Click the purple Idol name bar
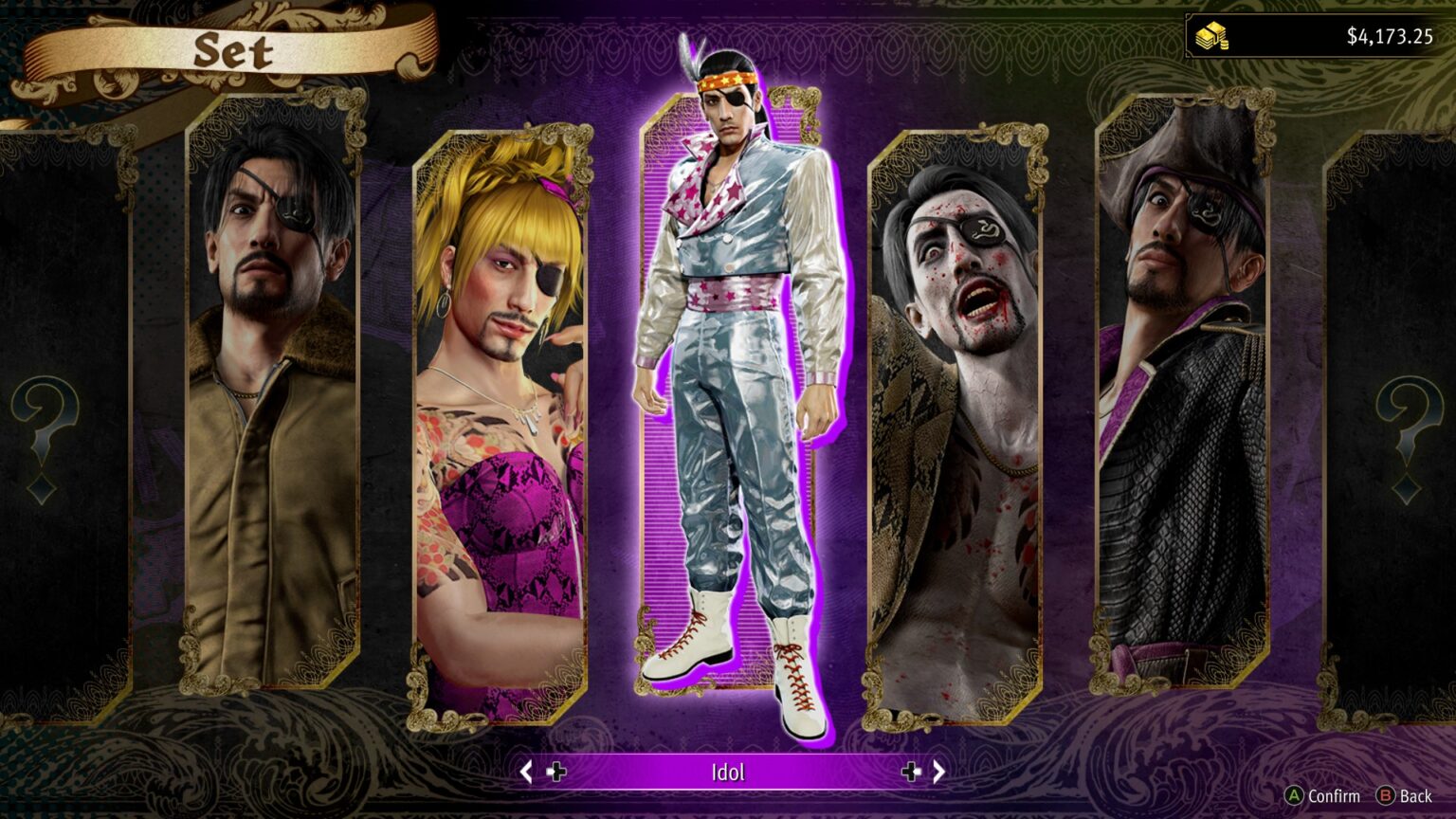The image size is (1456, 819). click(730, 772)
